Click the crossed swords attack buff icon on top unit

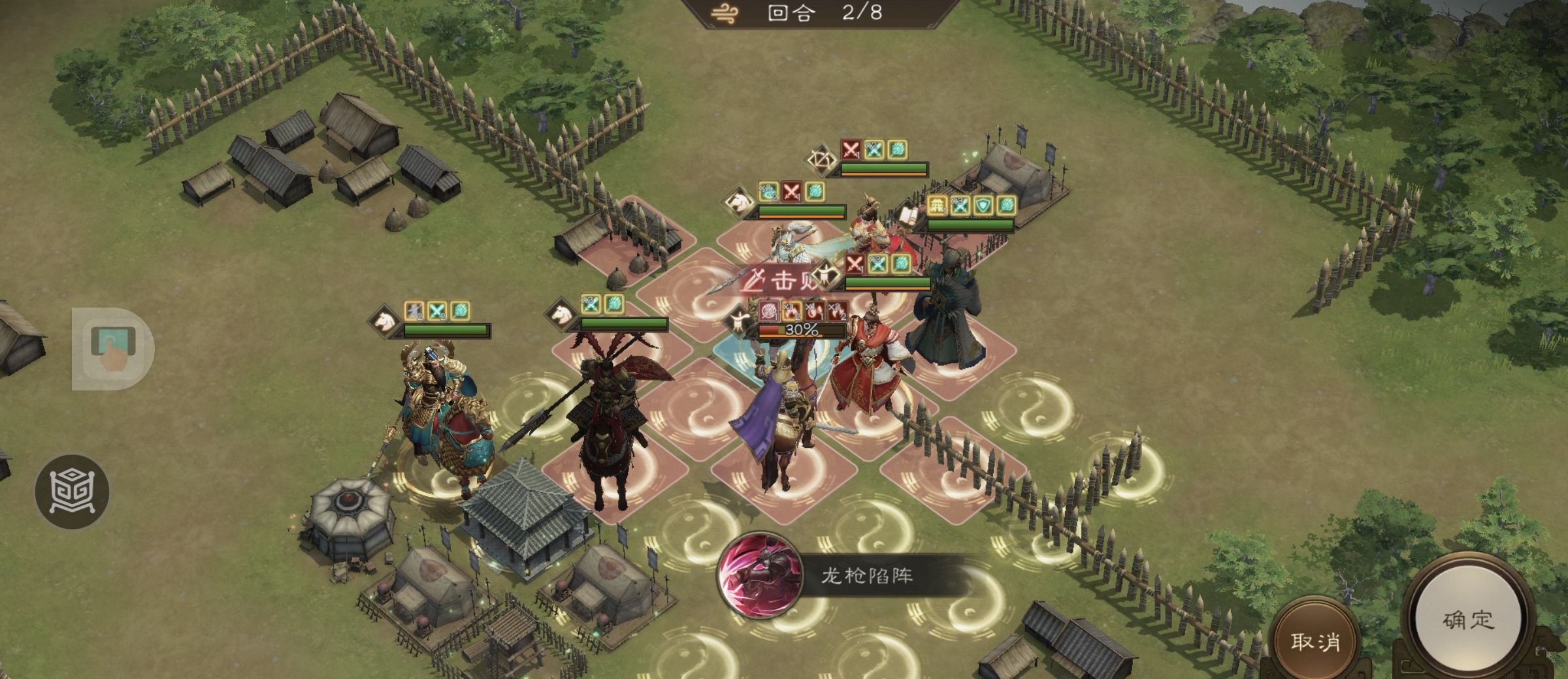pos(851,150)
